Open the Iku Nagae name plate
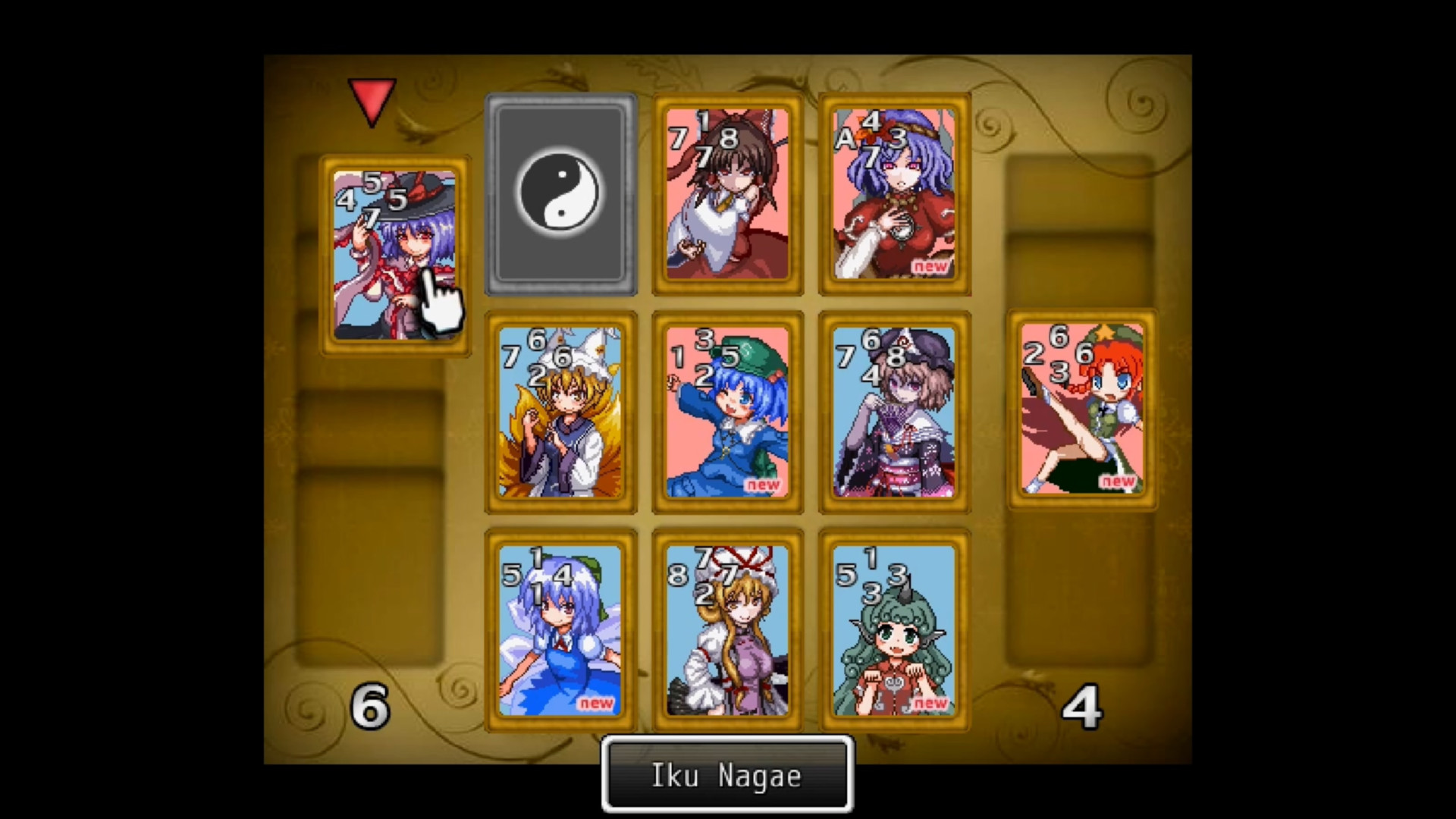 pos(726,775)
